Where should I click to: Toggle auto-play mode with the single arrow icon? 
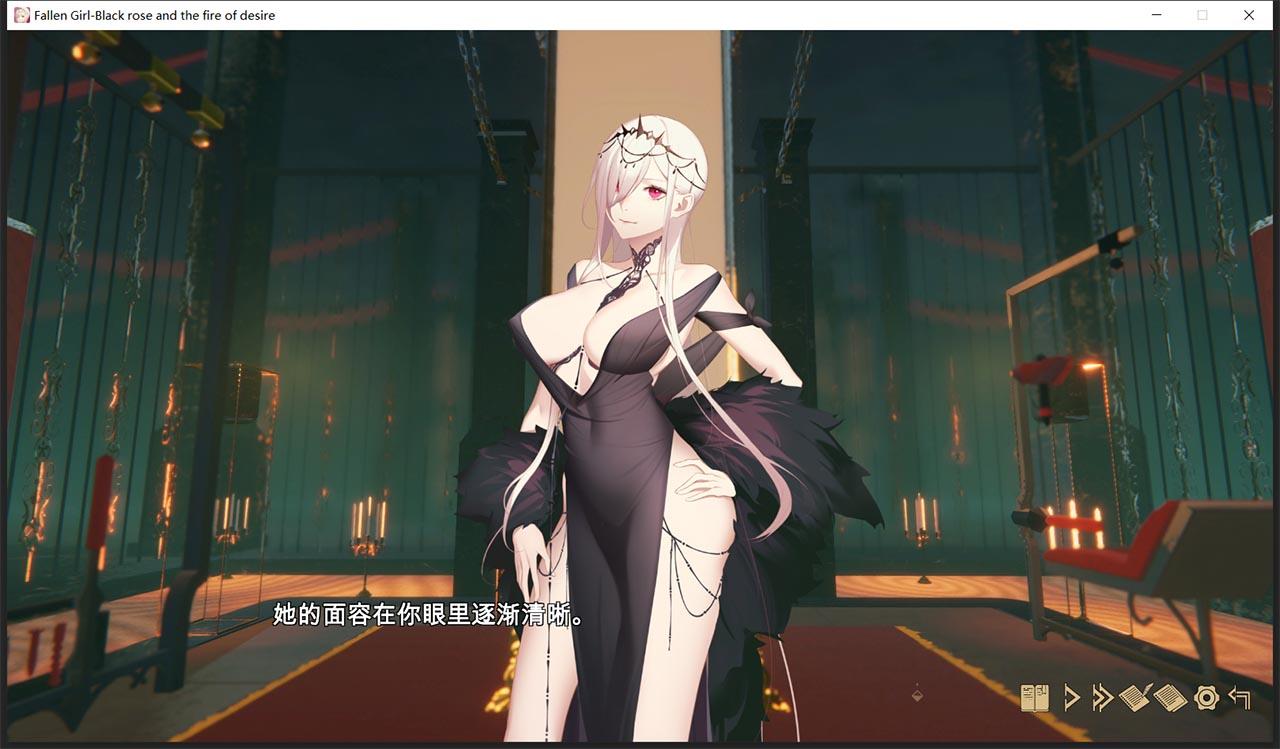(1072, 696)
